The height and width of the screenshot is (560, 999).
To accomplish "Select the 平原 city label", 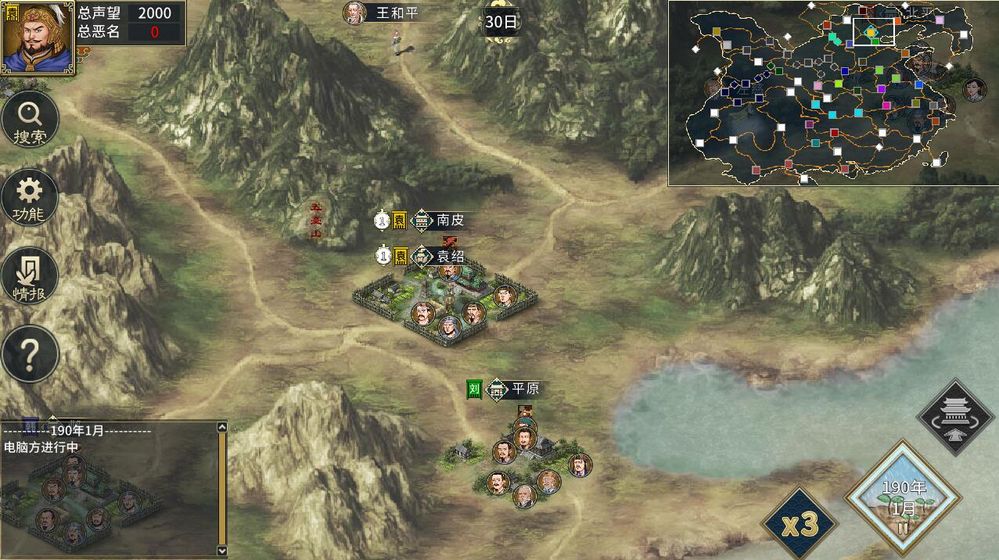I will pos(524,388).
